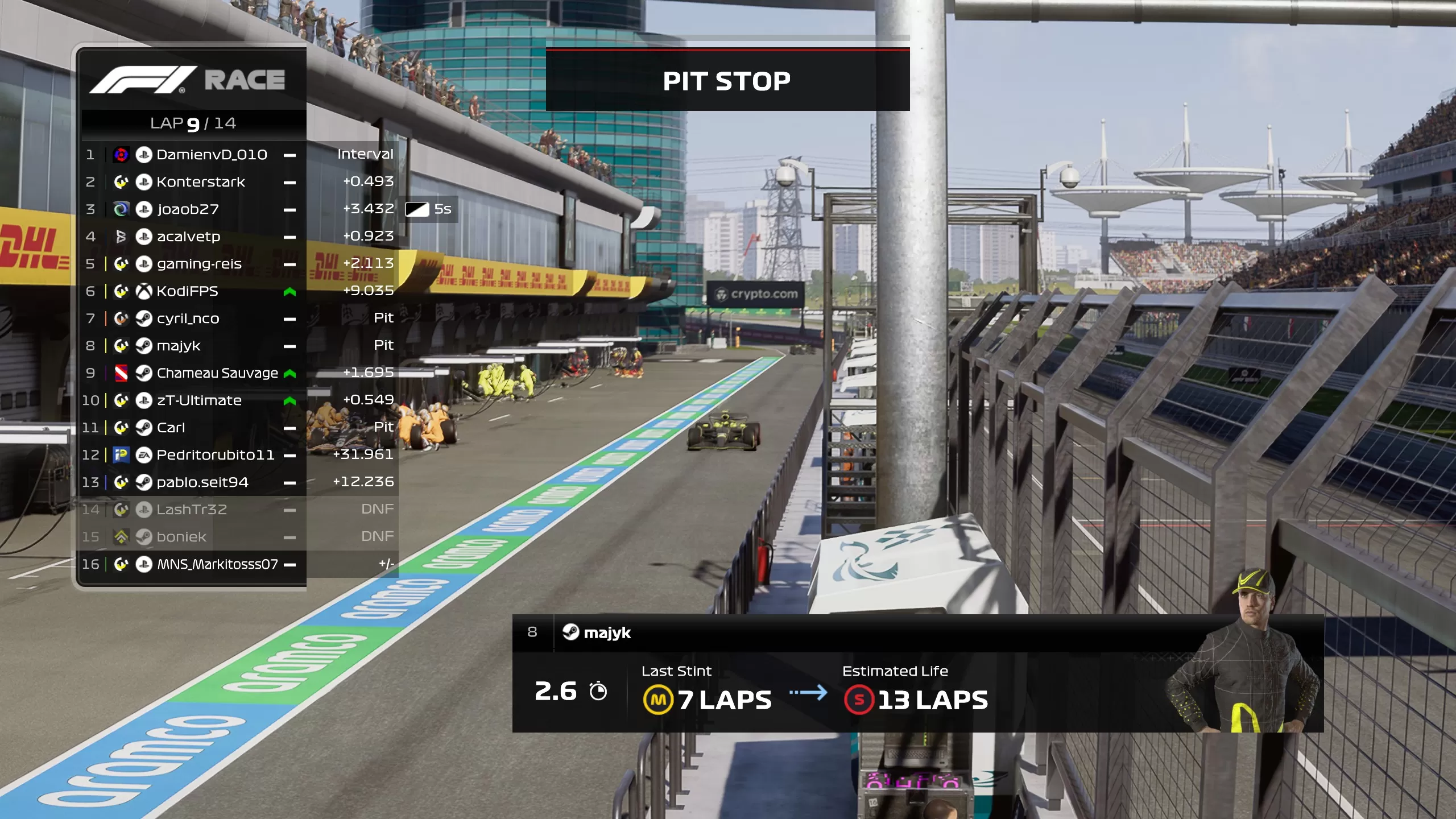
Task: Select DamienvD_010 in the race leaderboard
Action: (212, 155)
